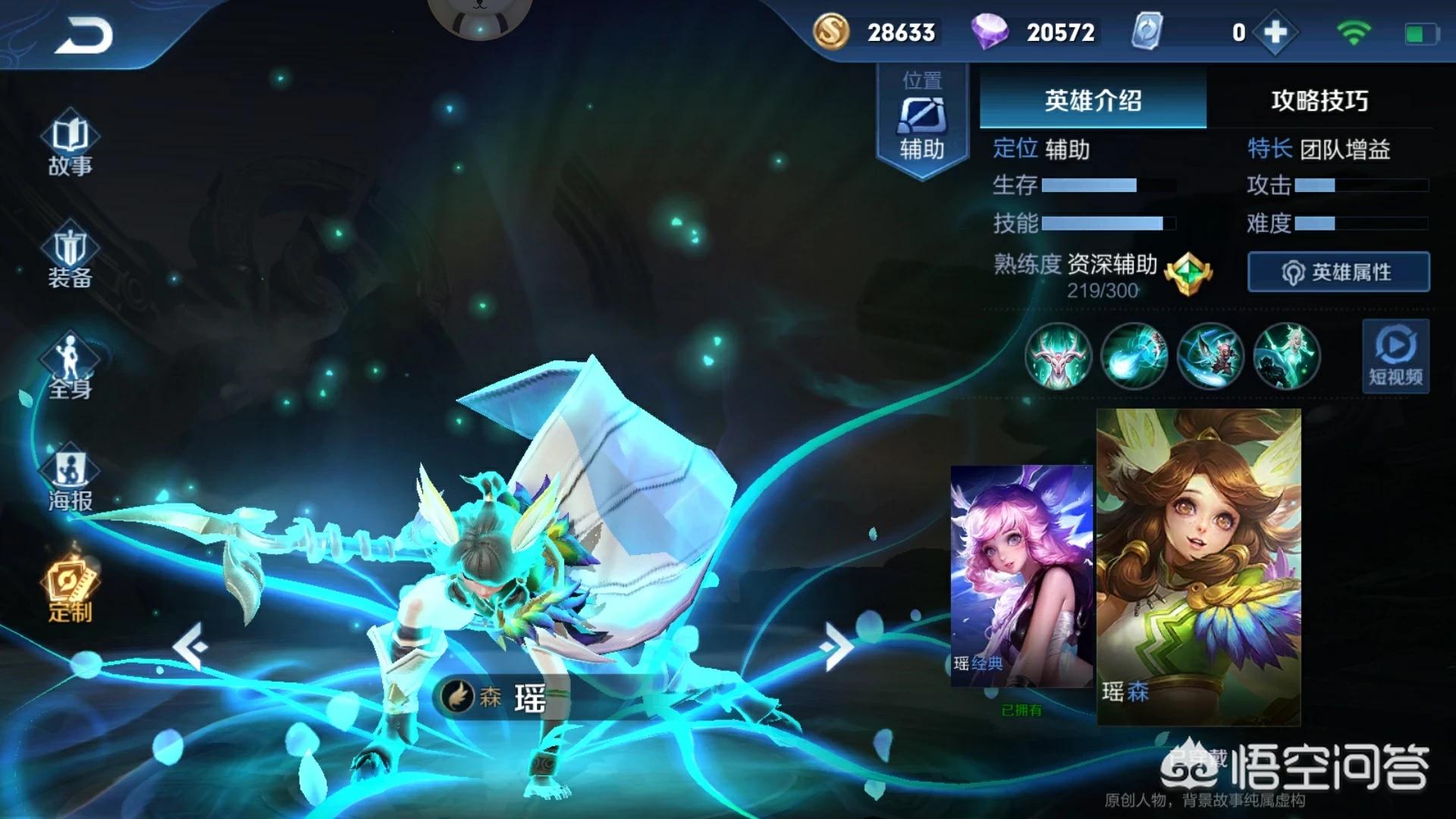This screenshot has height=819, width=1456.
Task: Select Yao's passive deer skill icon
Action: click(x=1058, y=356)
